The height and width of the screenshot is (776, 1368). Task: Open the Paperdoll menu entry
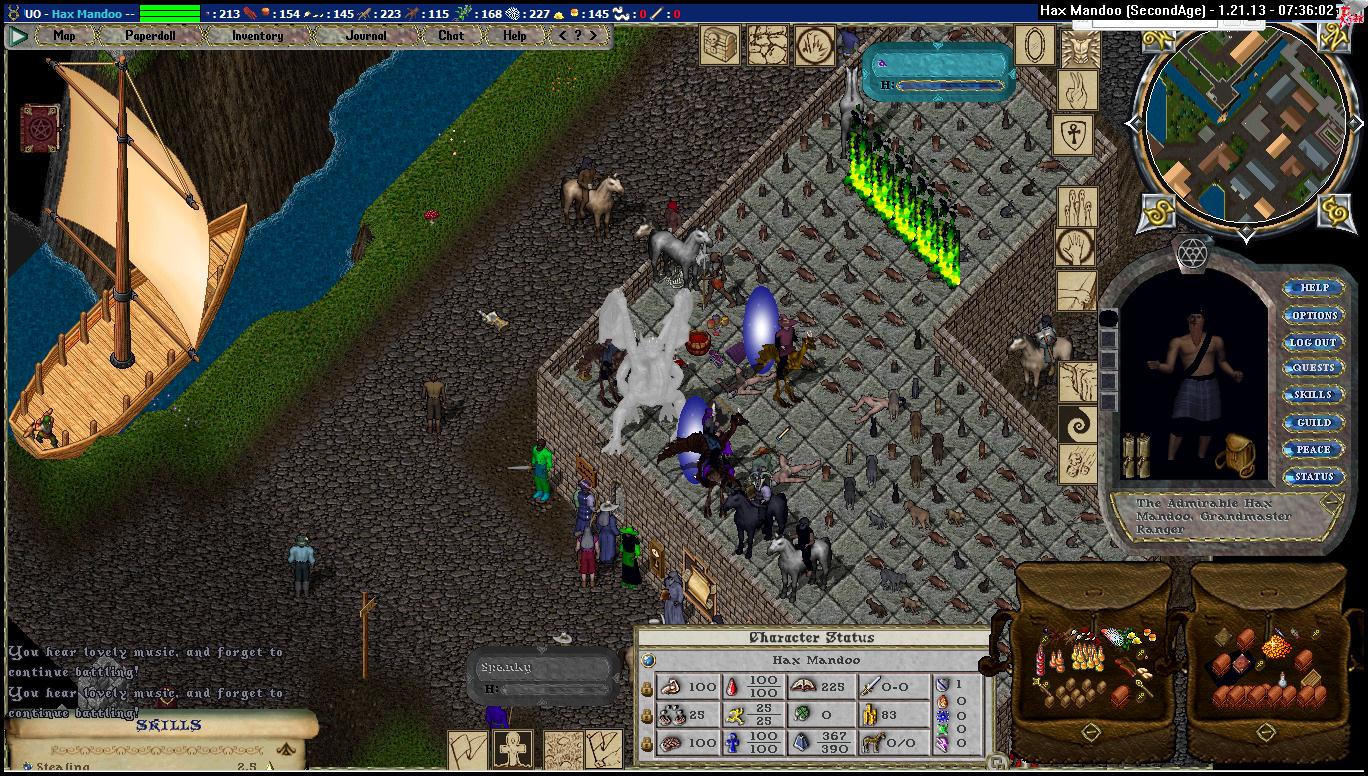tap(150, 35)
